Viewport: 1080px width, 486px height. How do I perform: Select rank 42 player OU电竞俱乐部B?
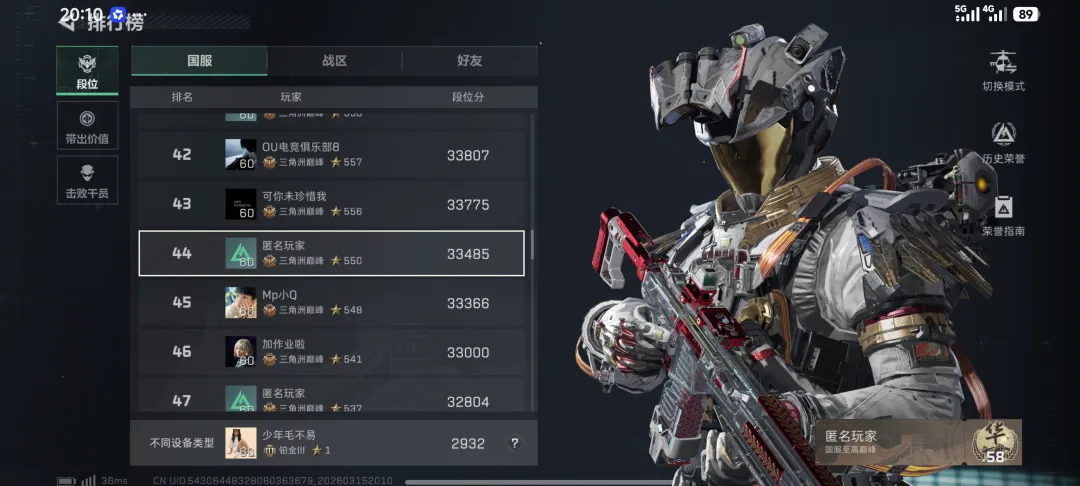point(331,155)
